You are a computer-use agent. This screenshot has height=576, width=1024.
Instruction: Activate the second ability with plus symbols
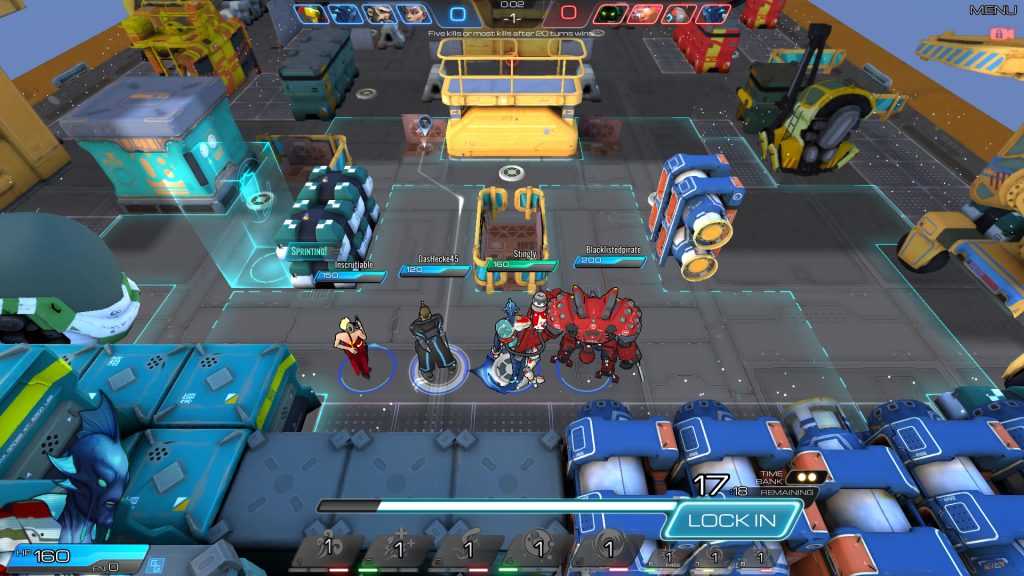click(397, 550)
